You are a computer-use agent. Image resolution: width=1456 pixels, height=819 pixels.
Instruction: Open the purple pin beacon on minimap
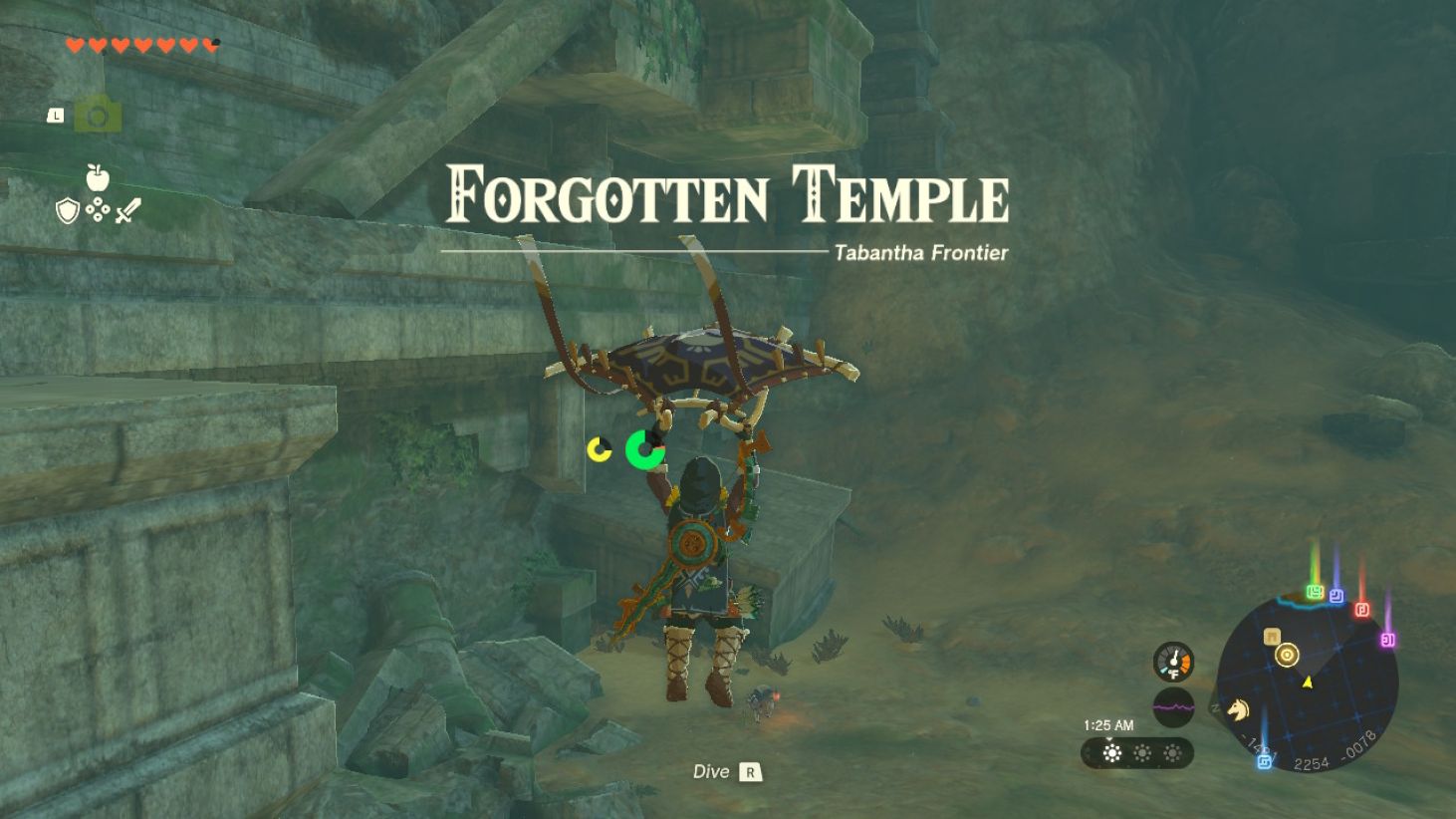click(x=1387, y=639)
